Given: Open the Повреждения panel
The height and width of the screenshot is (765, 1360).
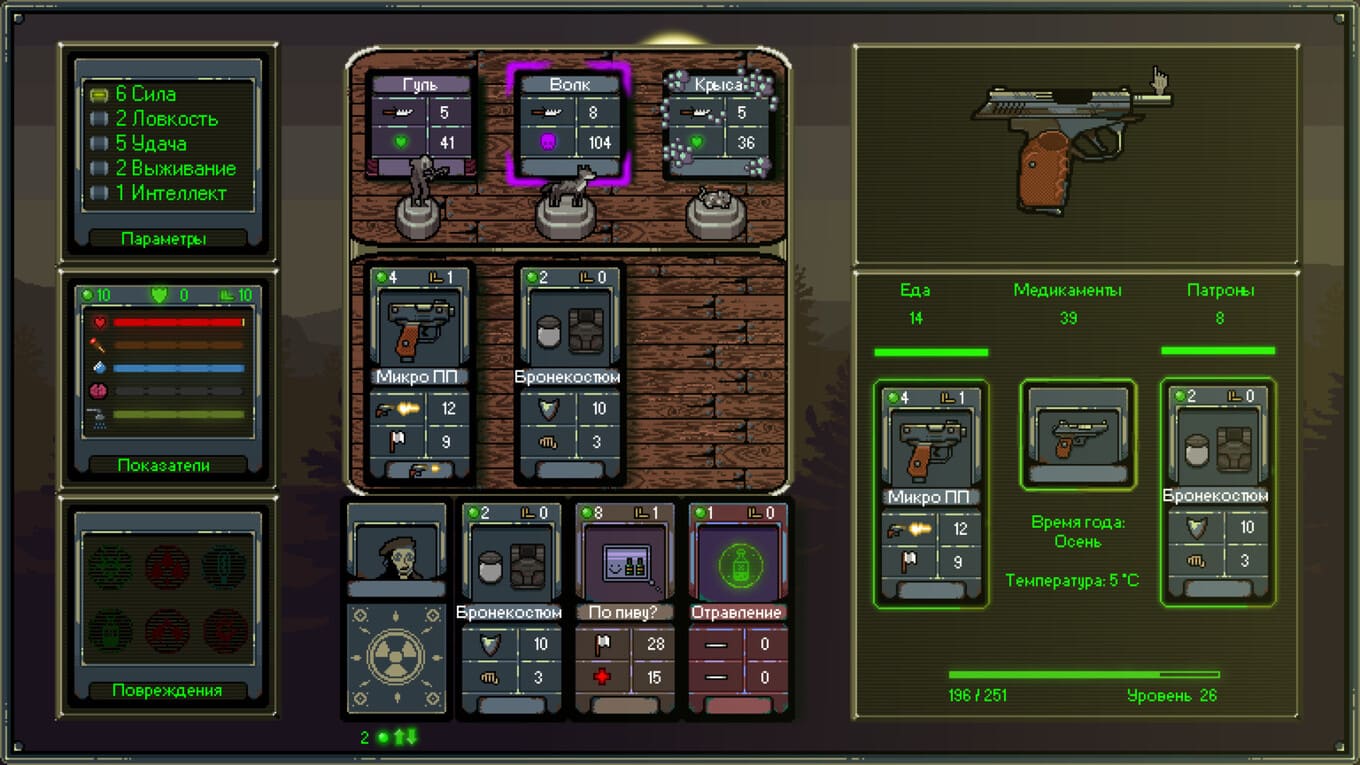Looking at the screenshot, I should pyautogui.click(x=168, y=690).
